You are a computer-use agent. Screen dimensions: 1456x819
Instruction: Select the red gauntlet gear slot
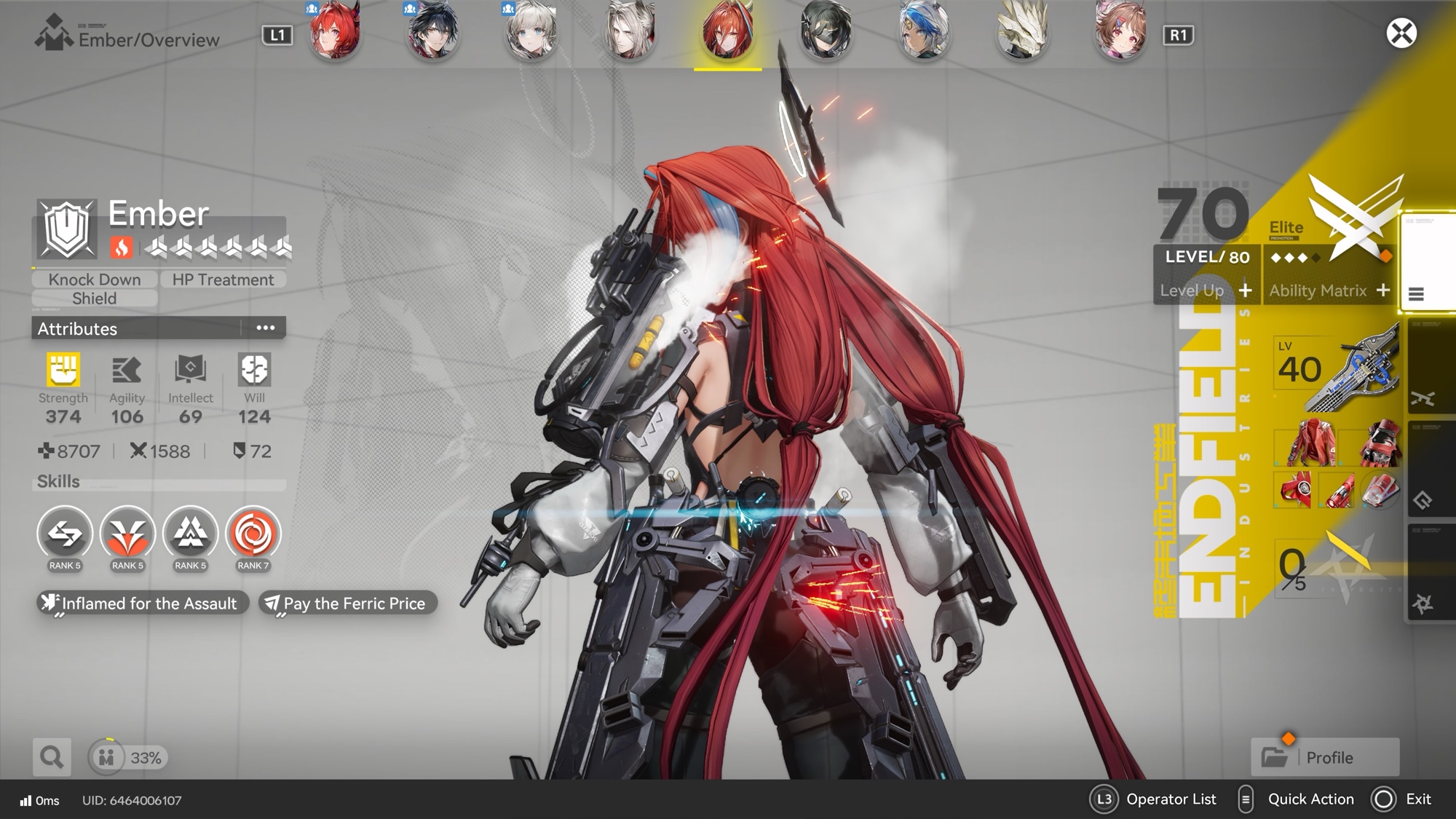(x=1379, y=443)
